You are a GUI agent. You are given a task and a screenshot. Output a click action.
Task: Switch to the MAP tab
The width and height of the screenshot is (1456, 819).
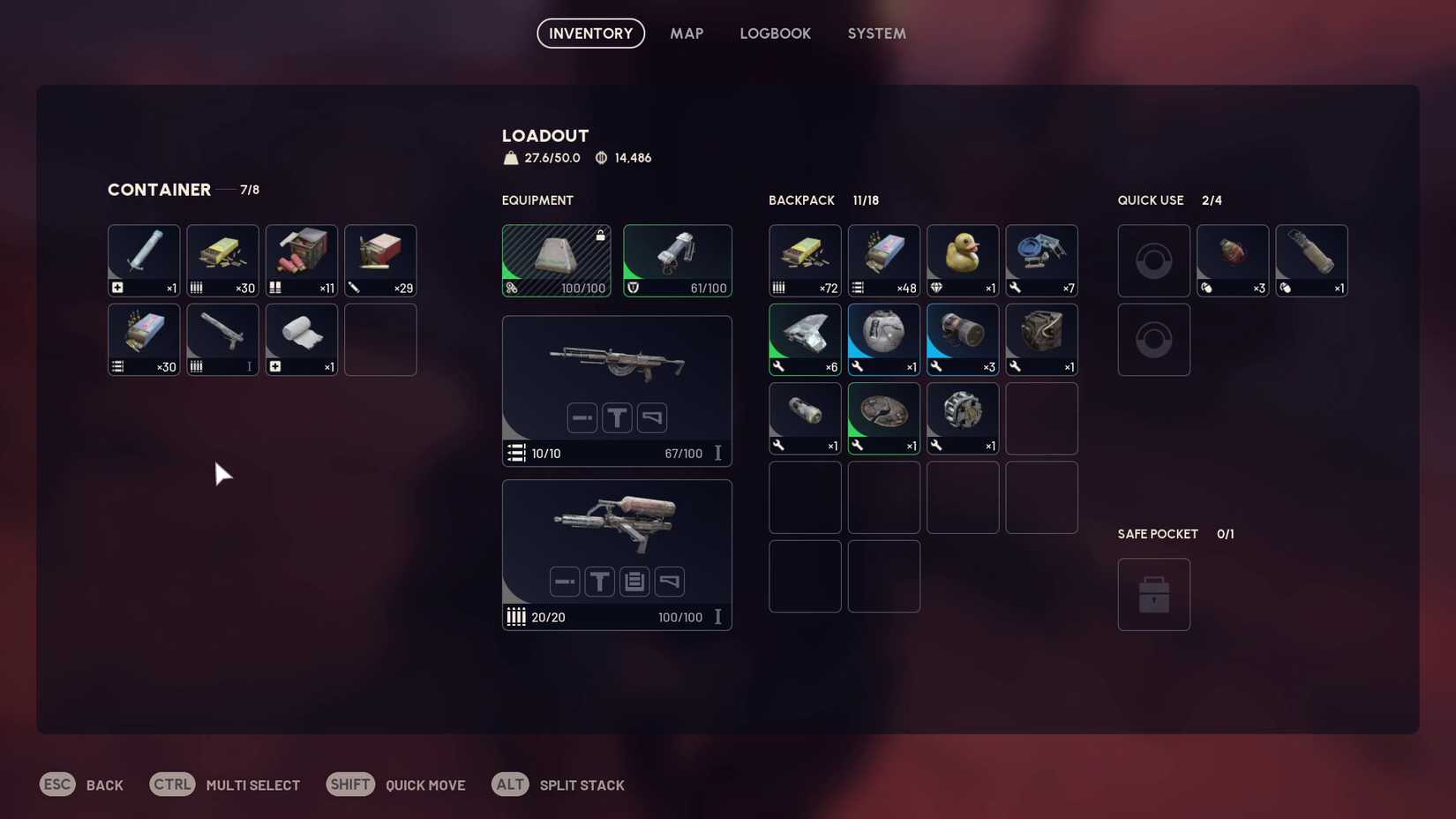687,33
